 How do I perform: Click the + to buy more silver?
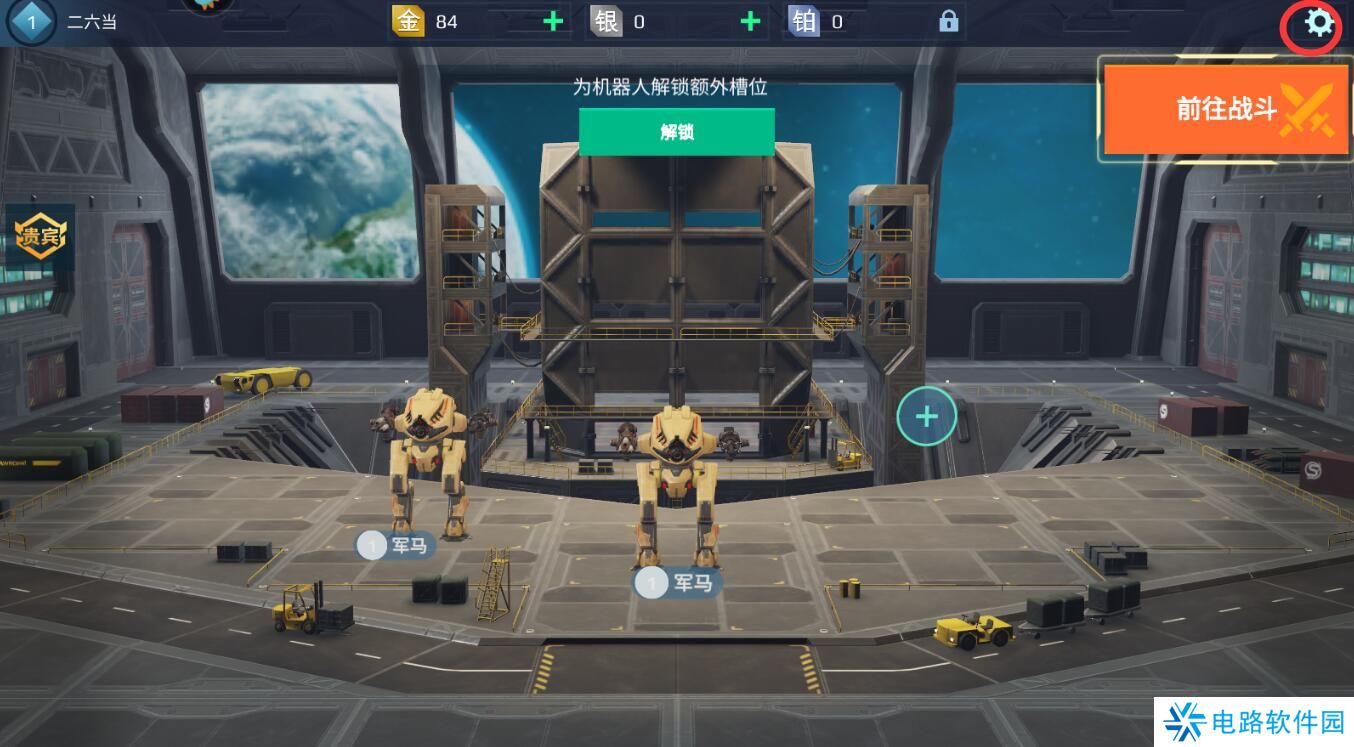pos(748,21)
